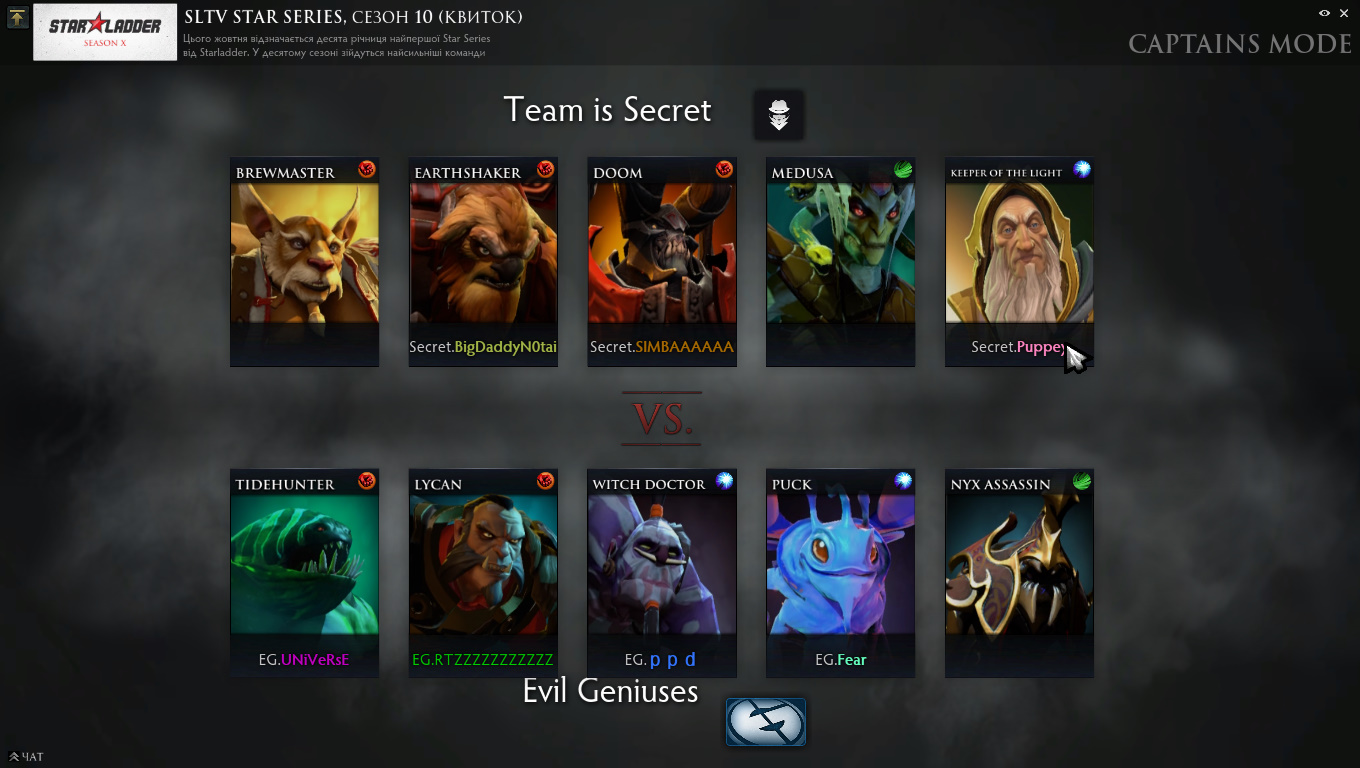Select the Tidehunter hero card
The width and height of the screenshot is (1360, 768).
coord(305,573)
